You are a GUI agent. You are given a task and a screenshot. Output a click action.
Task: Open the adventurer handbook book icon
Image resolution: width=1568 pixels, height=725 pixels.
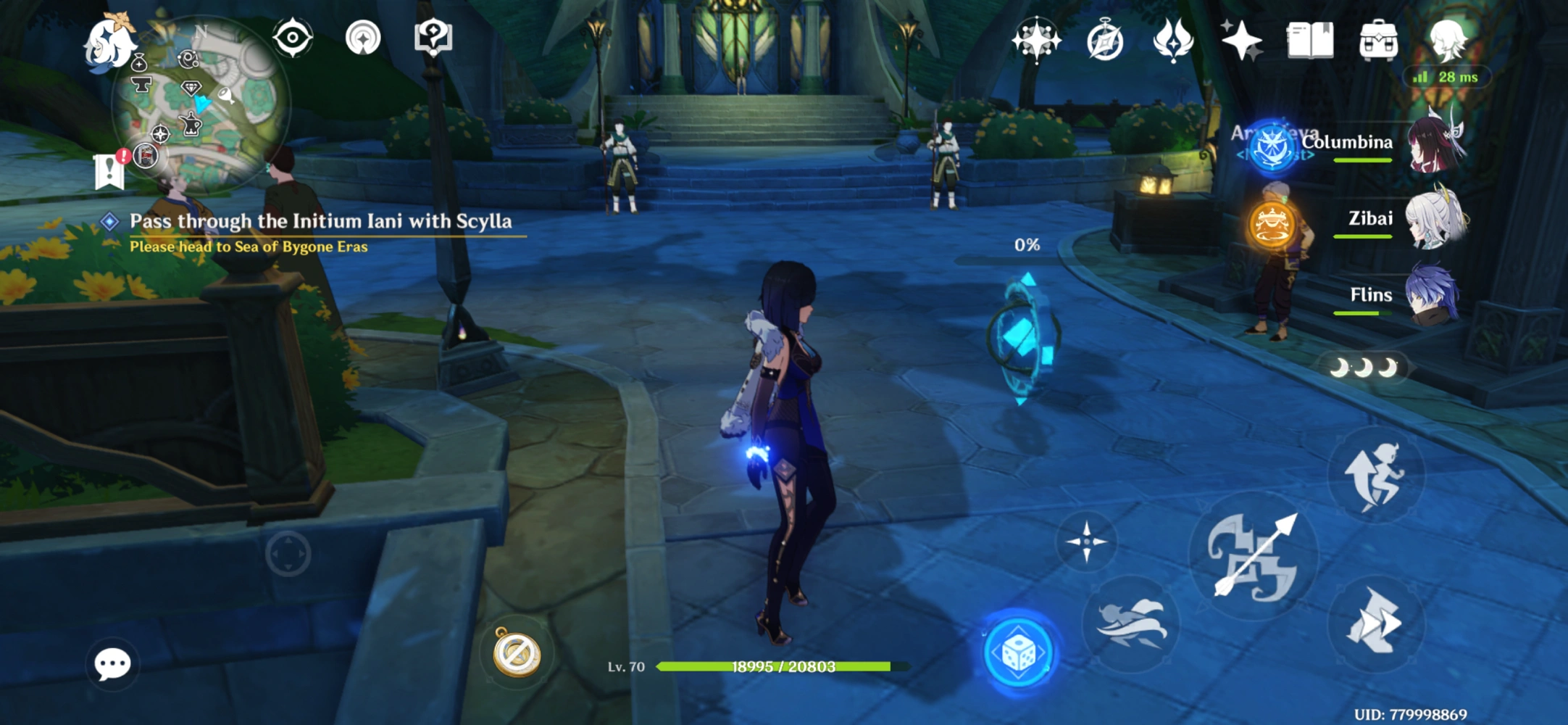coord(1309,40)
